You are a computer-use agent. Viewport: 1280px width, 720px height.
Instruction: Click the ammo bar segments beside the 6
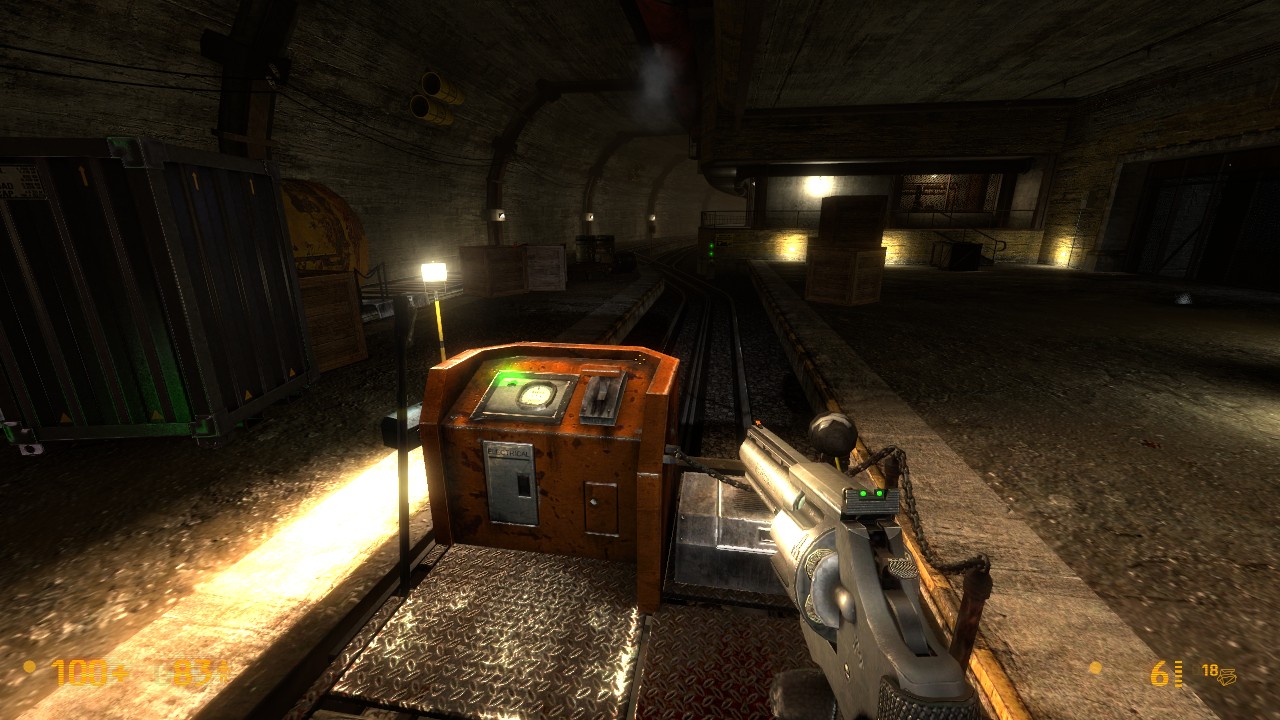(x=1179, y=672)
